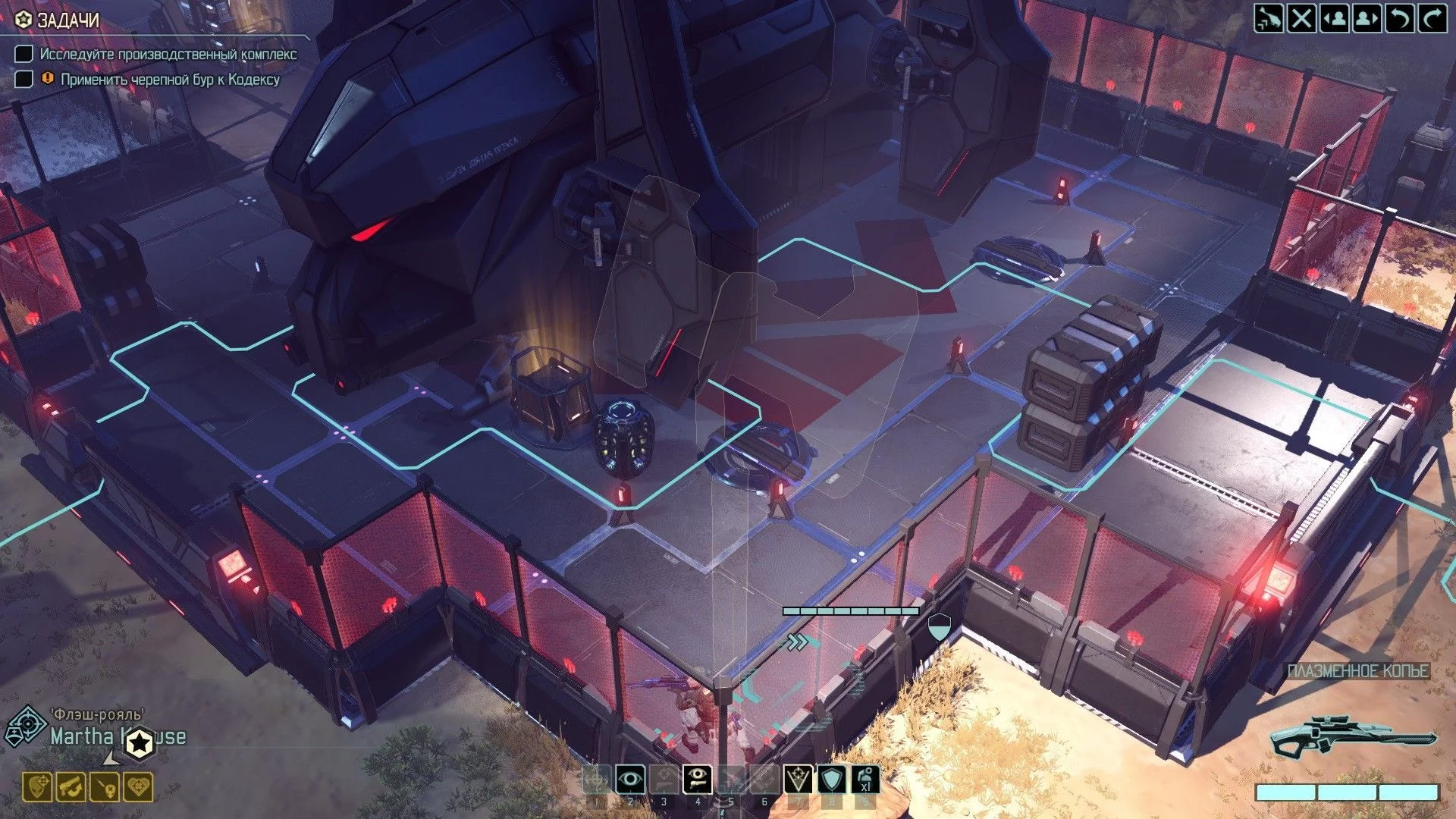
Task: Select the Codex skulljack objective entry
Action: pyautogui.click(x=169, y=80)
